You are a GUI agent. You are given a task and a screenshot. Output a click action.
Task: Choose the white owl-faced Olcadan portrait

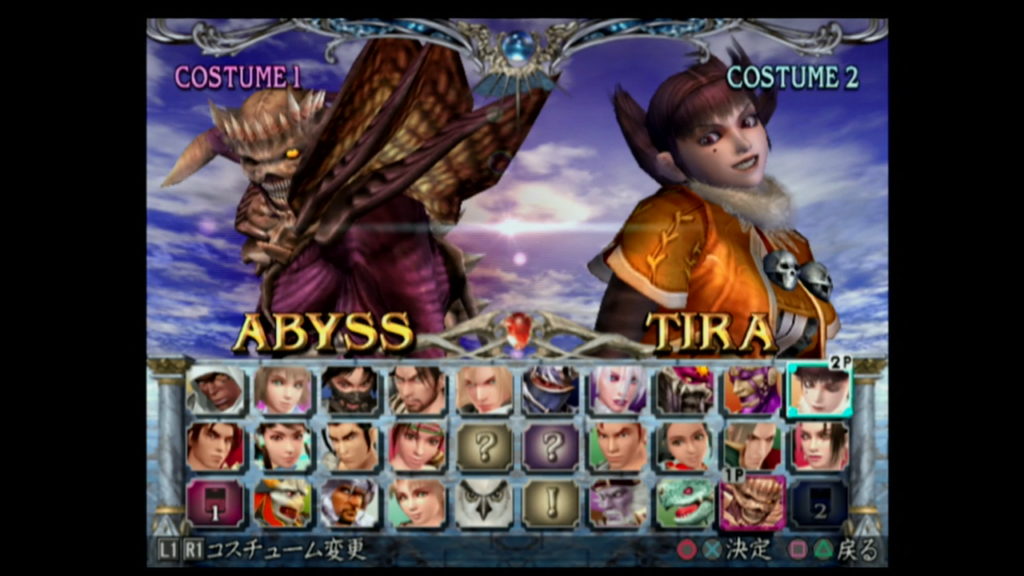[x=484, y=503]
